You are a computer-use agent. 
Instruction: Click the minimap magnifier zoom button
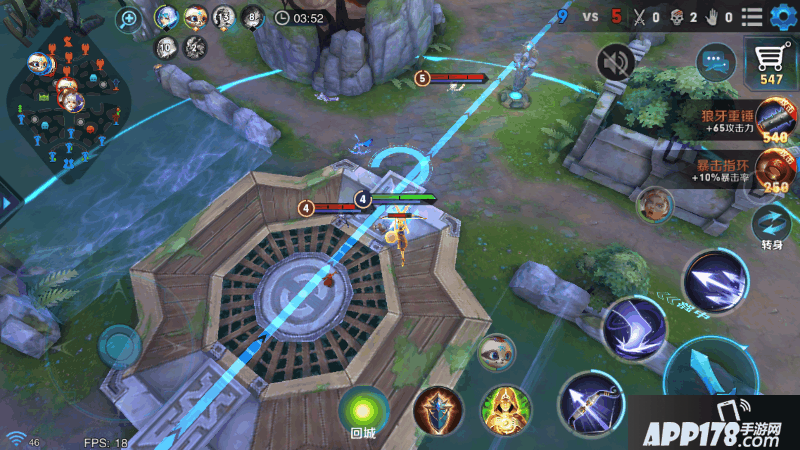(x=129, y=18)
